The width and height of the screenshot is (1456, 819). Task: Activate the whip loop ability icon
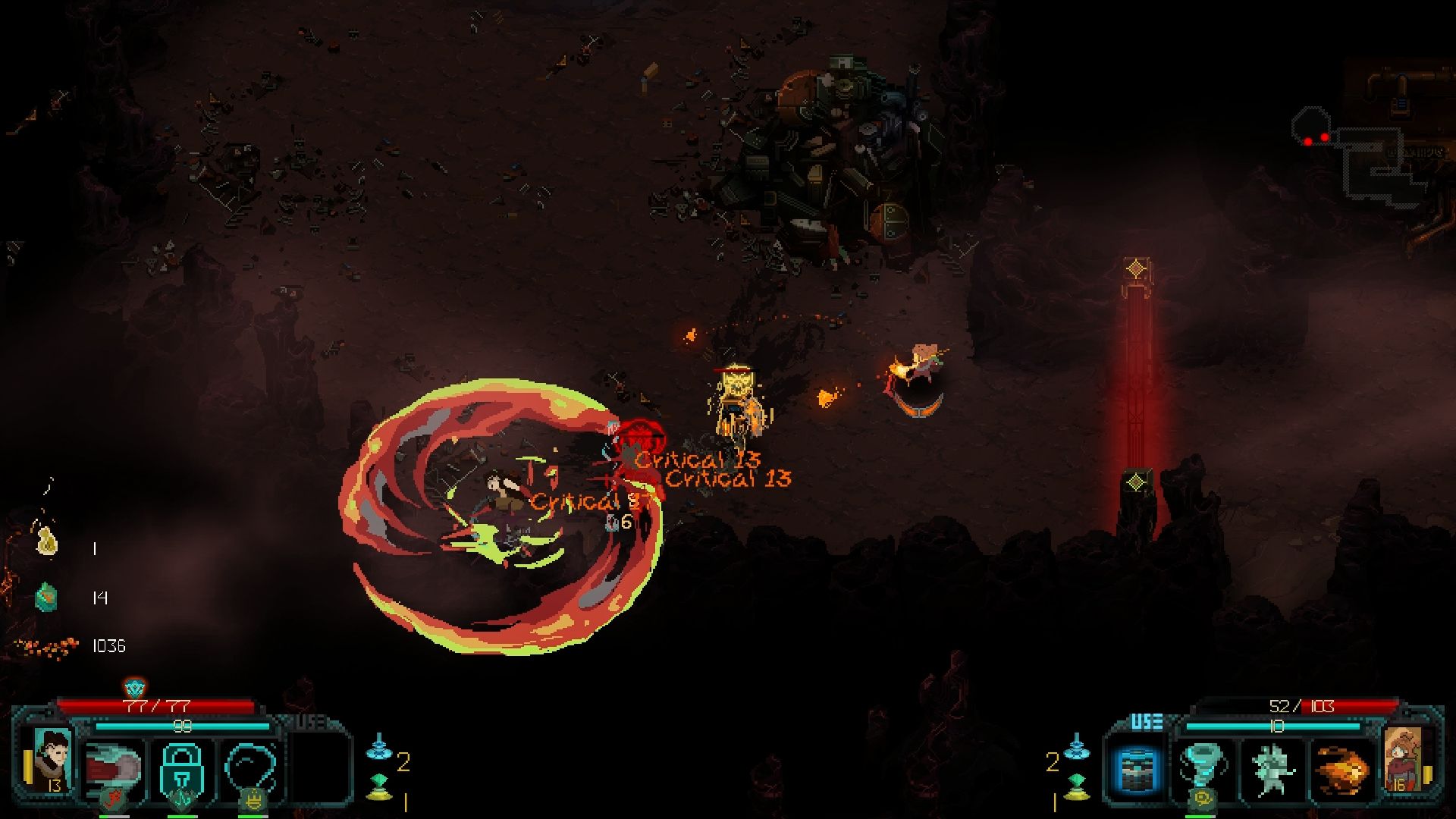250,767
